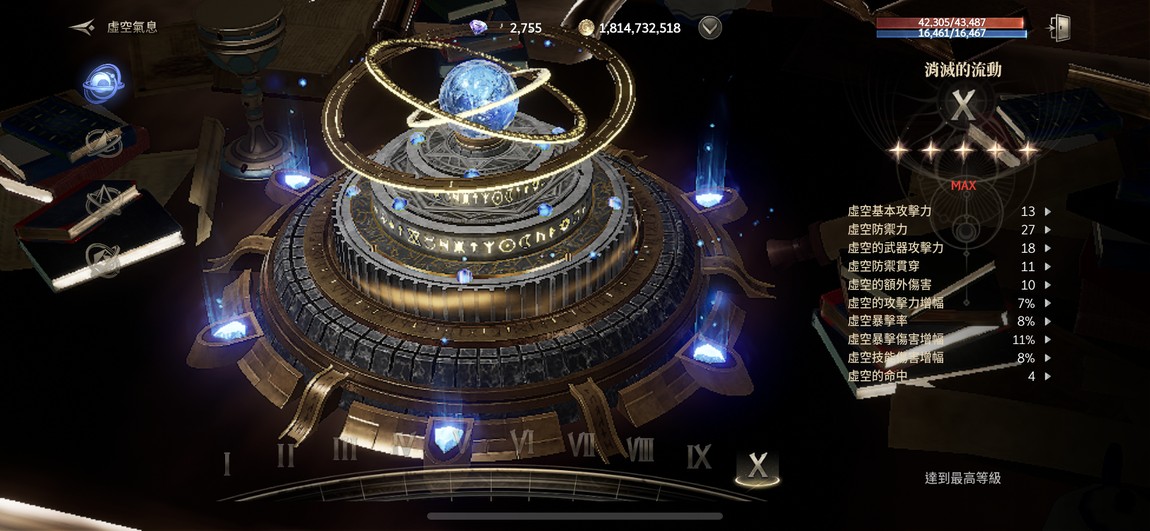Select stage I on the numeral bar
The height and width of the screenshot is (531, 1150).
tap(227, 464)
